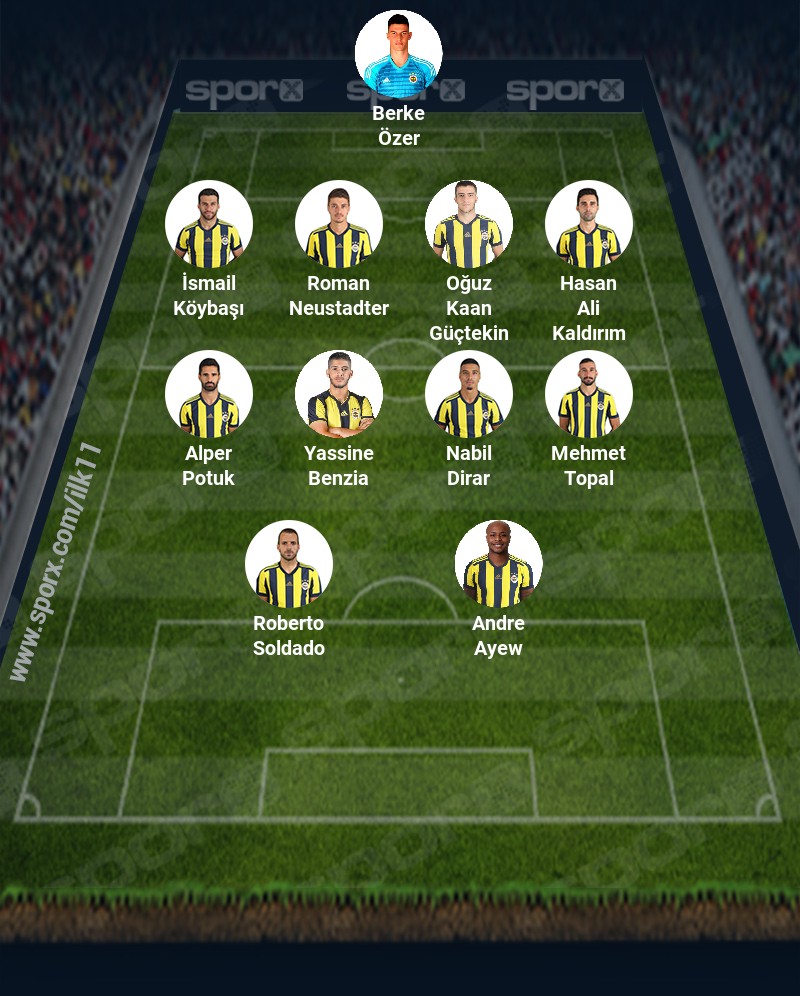Choose Yassine Benzia's portrait

pyautogui.click(x=338, y=394)
